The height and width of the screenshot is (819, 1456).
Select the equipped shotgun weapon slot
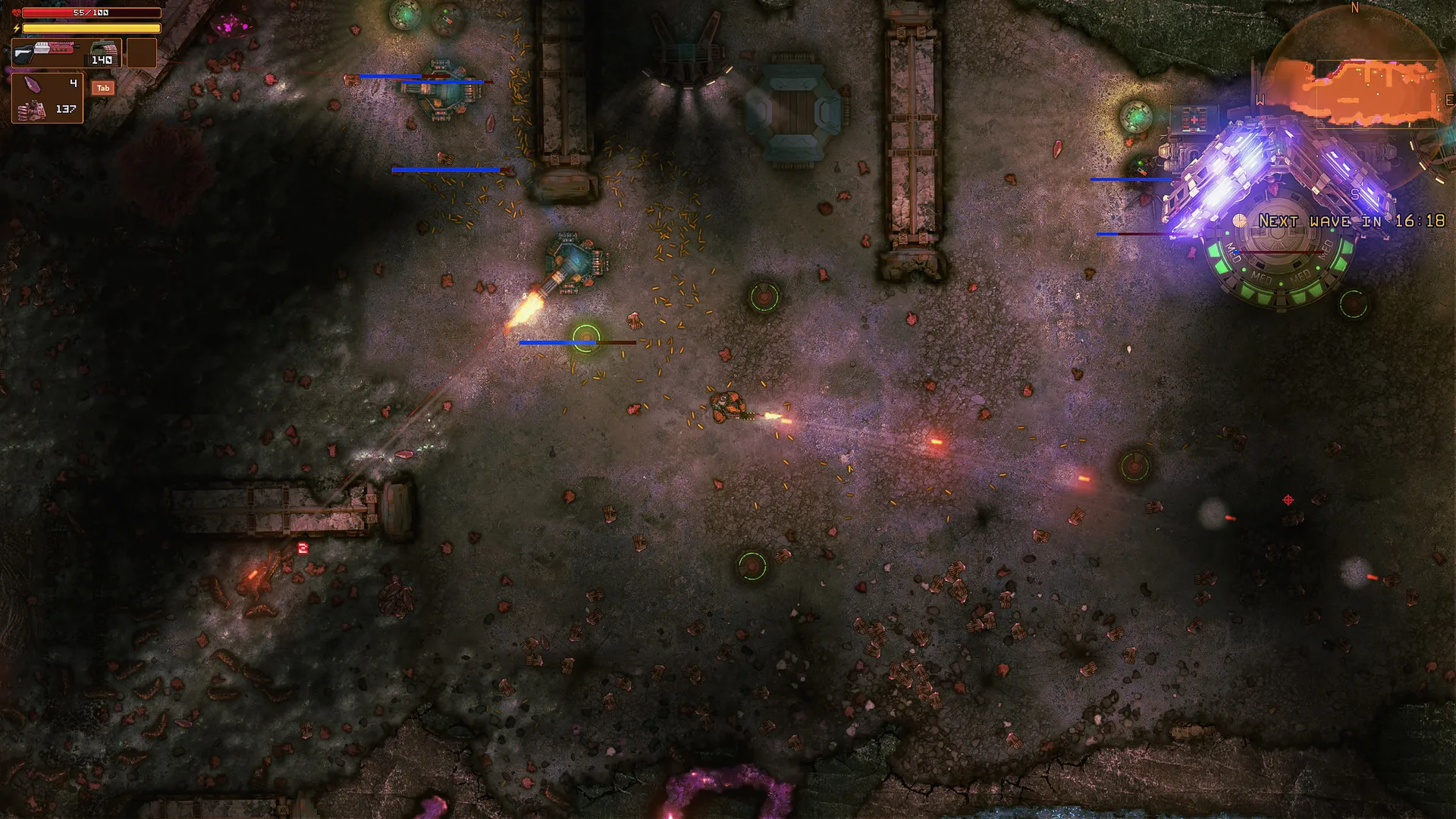point(45,52)
